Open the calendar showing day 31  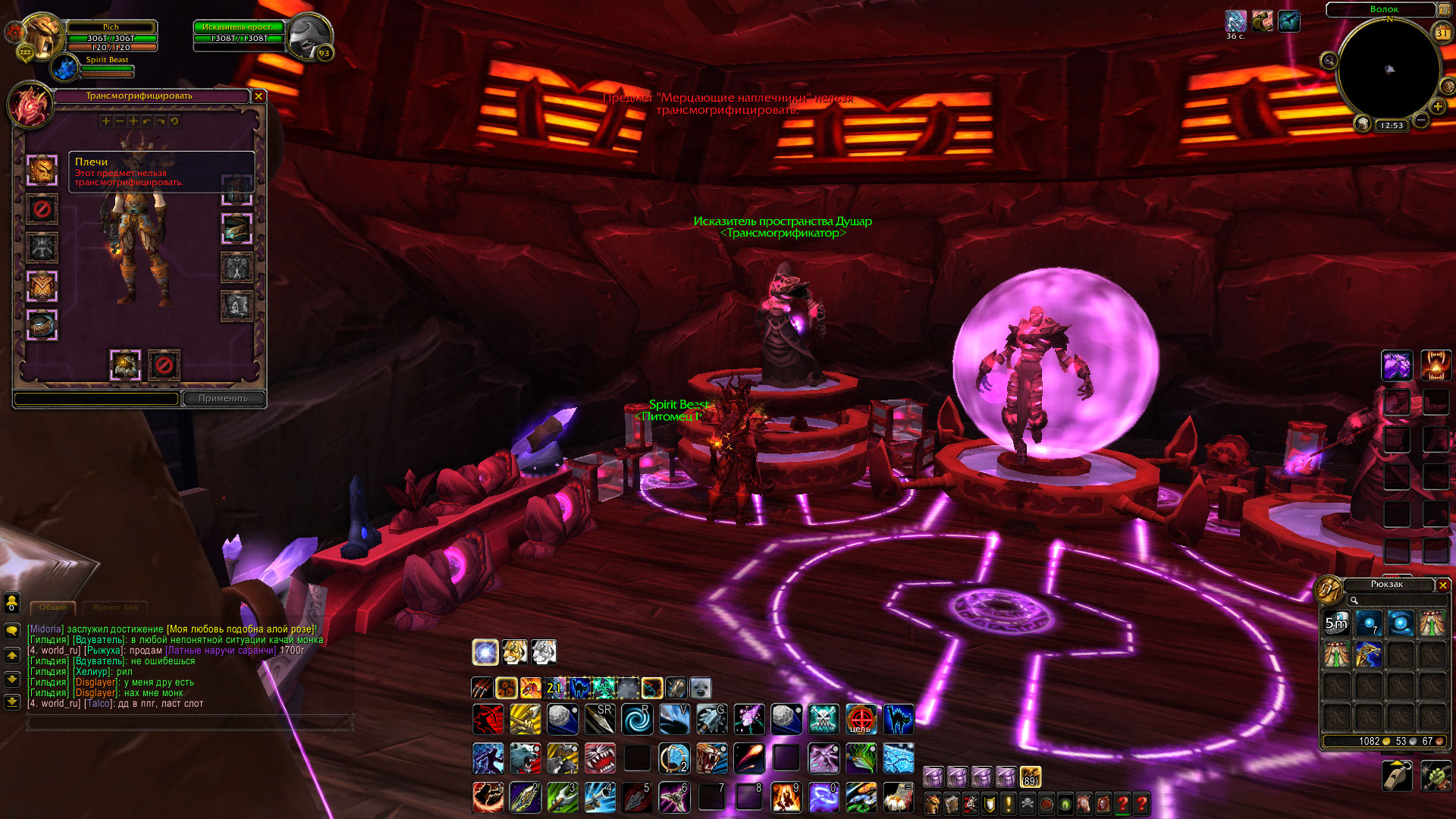pyautogui.click(x=1442, y=33)
